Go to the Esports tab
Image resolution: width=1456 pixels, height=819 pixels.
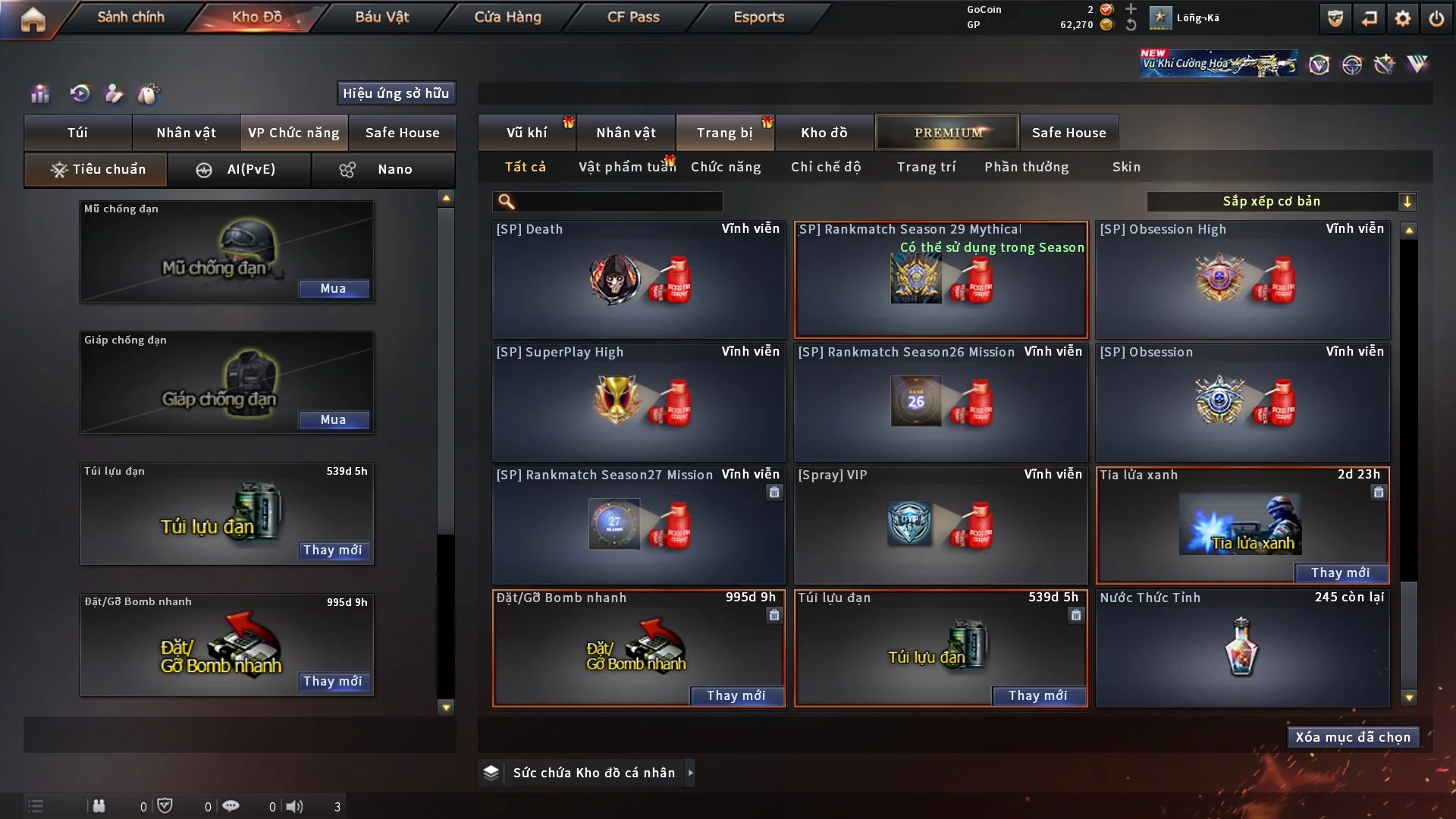[758, 17]
